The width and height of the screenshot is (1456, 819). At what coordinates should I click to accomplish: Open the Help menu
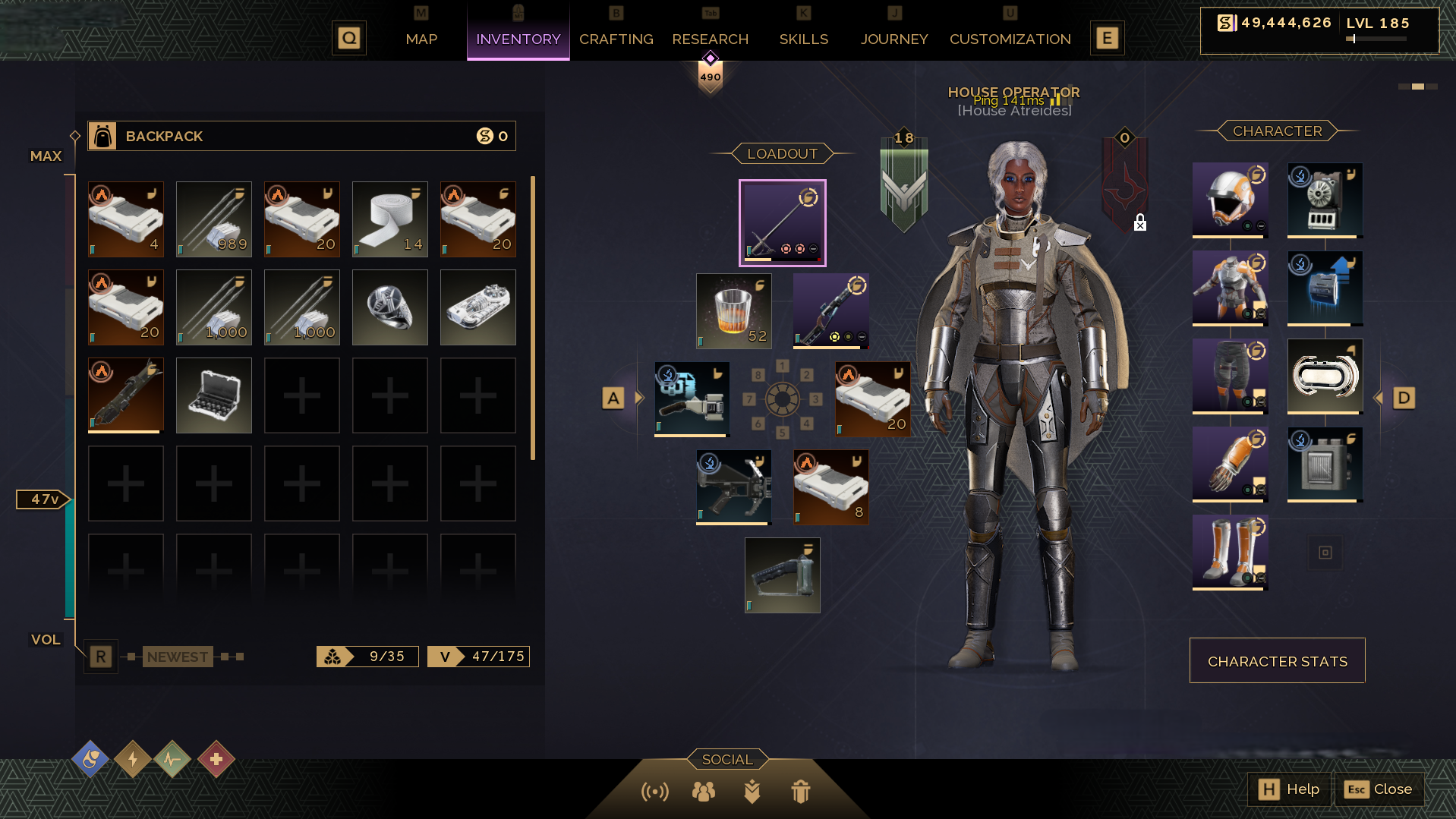coord(1289,789)
